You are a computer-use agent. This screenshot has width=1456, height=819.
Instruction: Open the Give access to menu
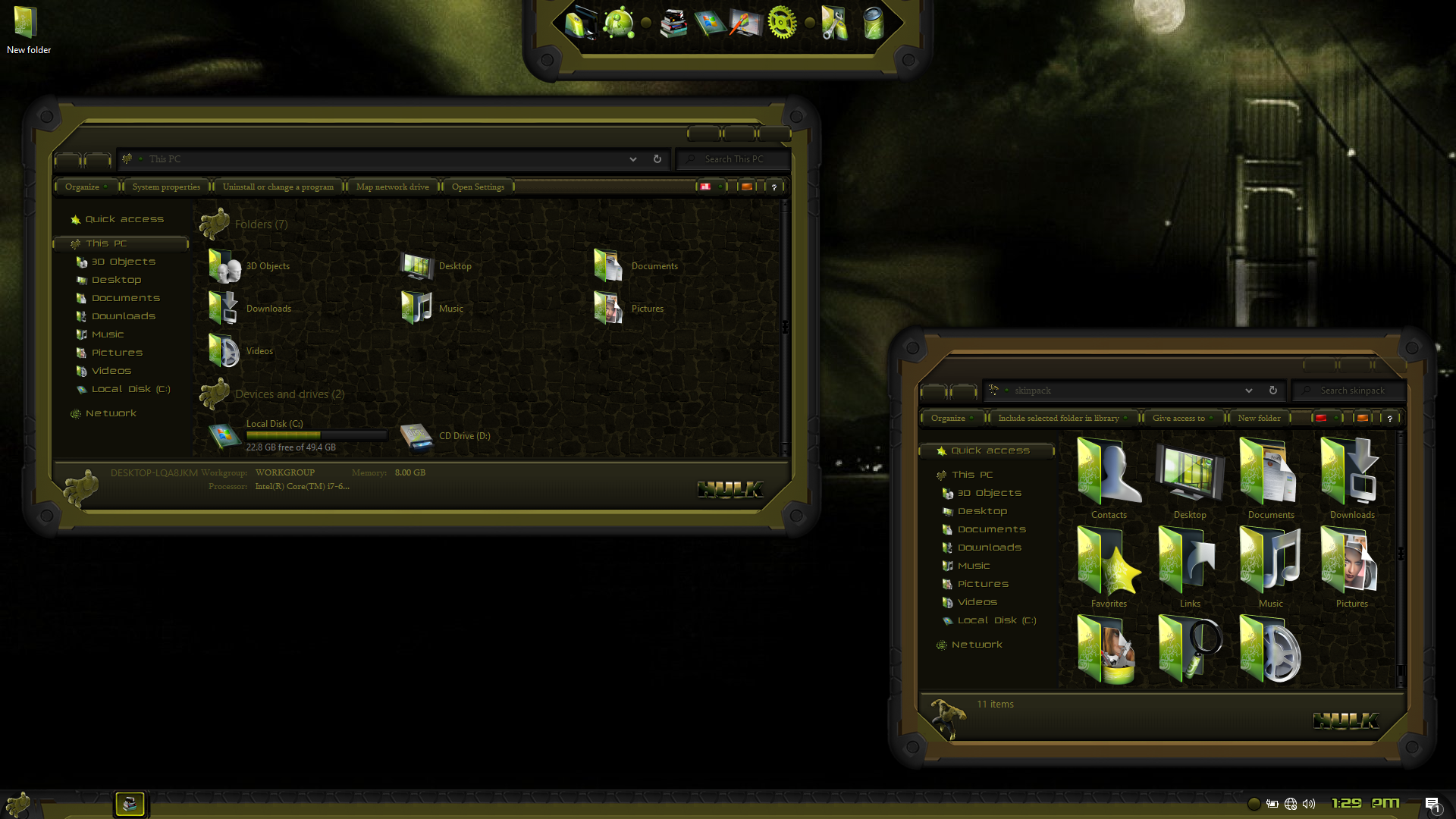point(1178,418)
